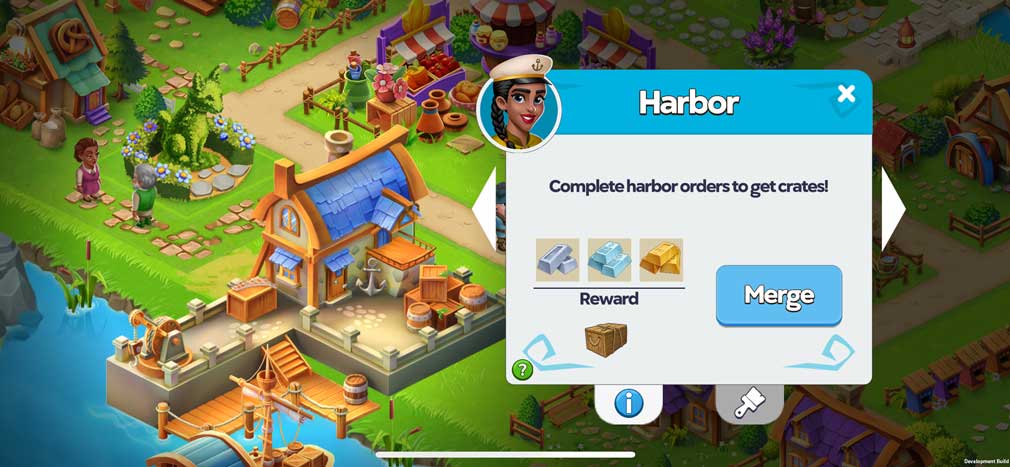Viewport: 1010px width, 467px height.
Task: Select the blue crystal bars icon
Action: (609, 259)
